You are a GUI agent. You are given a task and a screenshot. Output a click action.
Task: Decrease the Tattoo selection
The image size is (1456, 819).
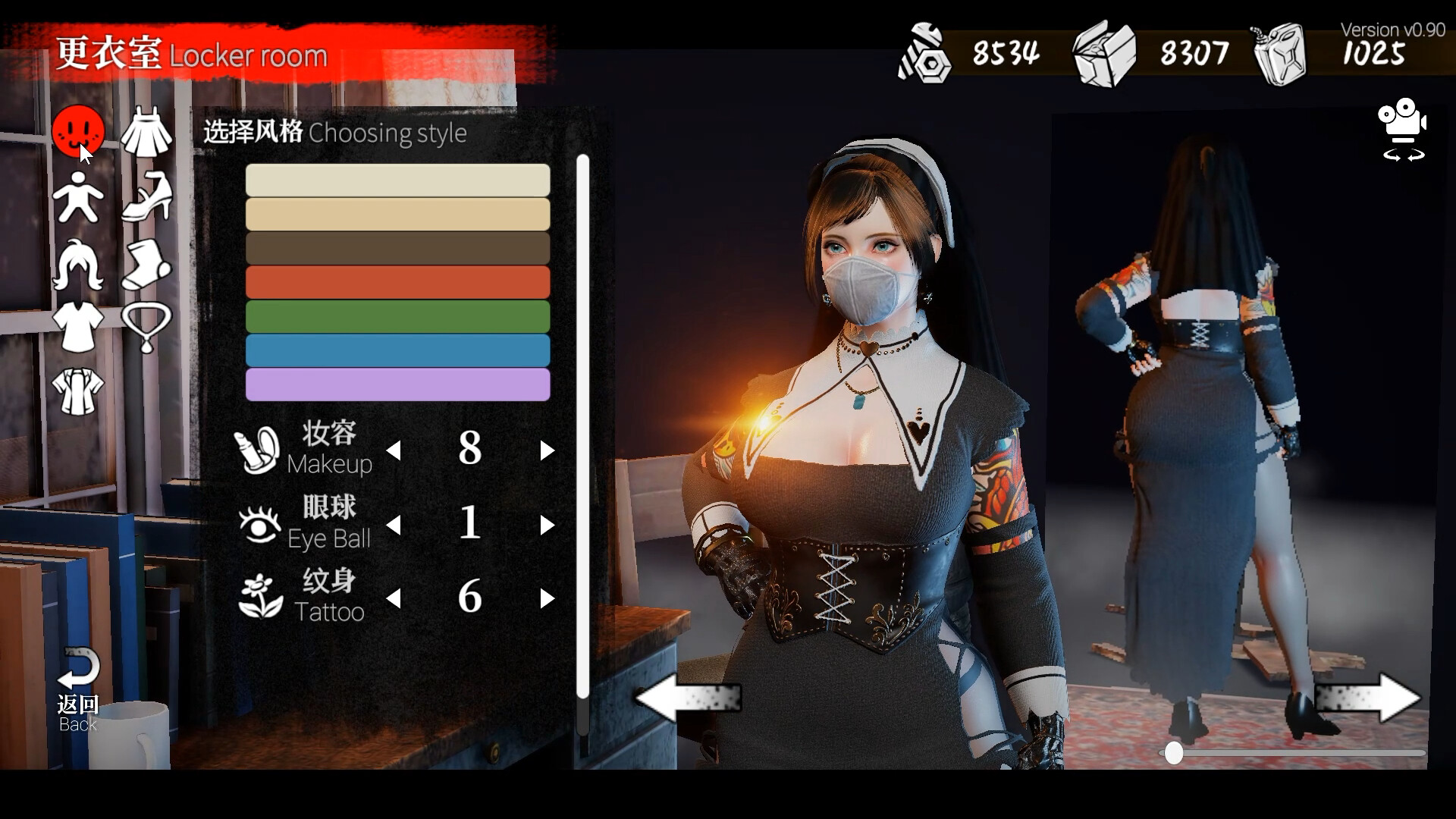[x=394, y=598]
